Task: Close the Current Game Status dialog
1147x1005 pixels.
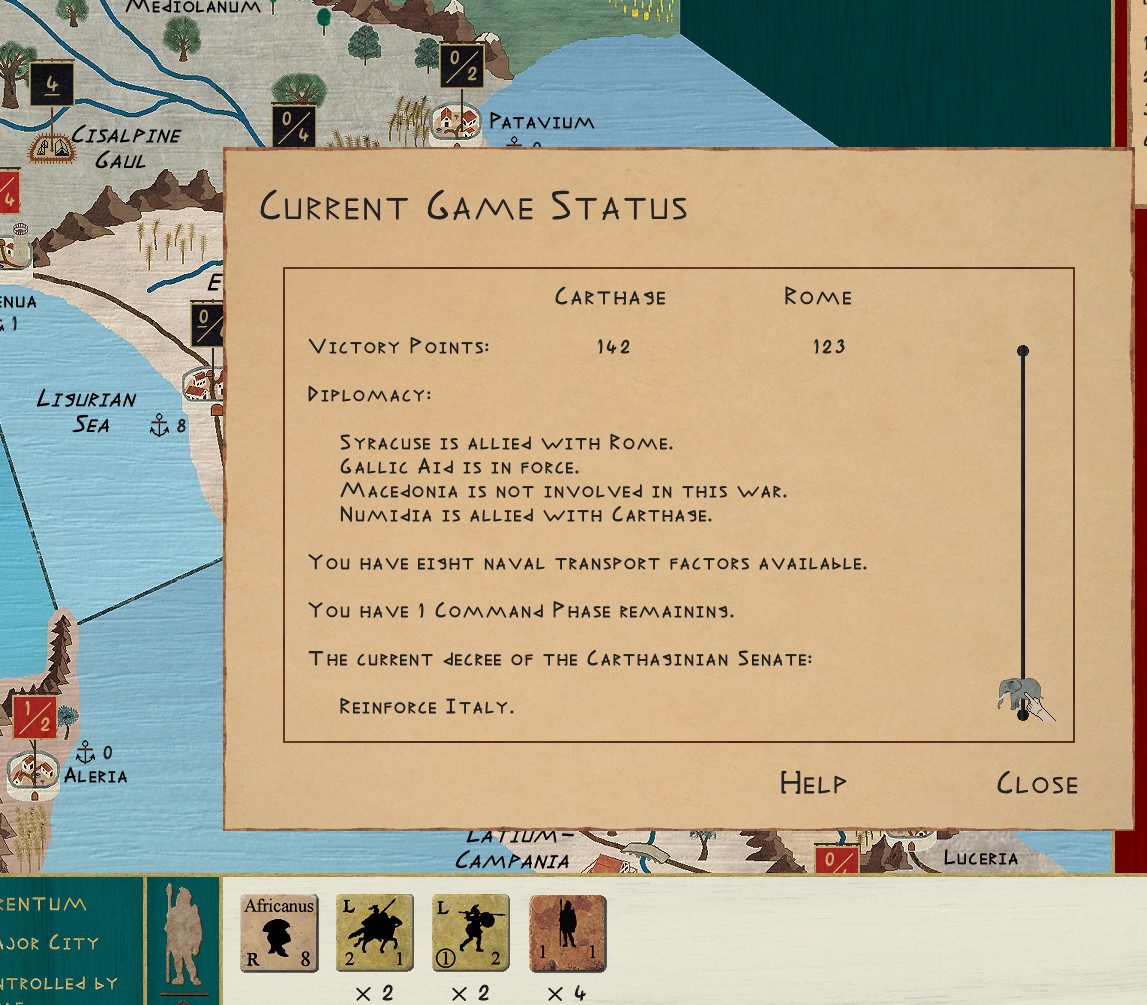Action: [1037, 783]
